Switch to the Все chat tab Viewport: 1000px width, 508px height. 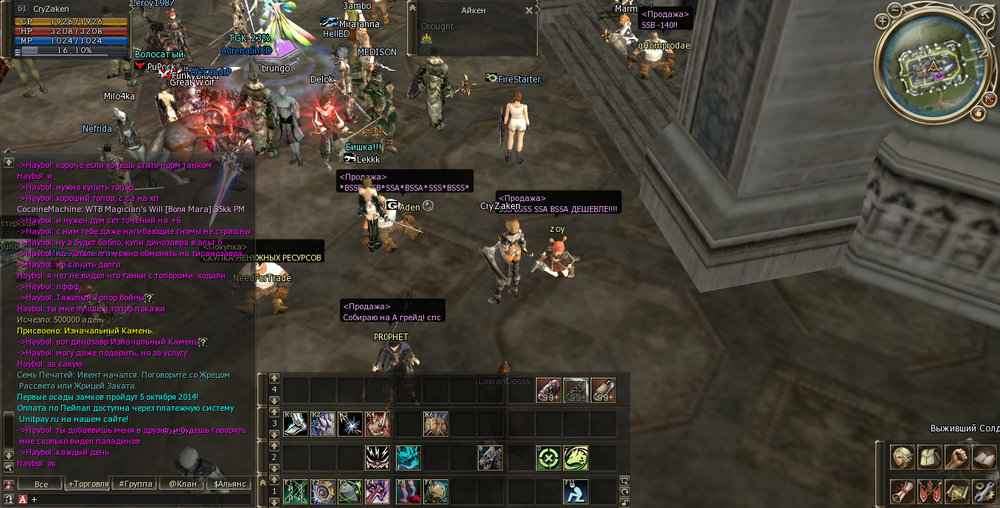(41, 484)
